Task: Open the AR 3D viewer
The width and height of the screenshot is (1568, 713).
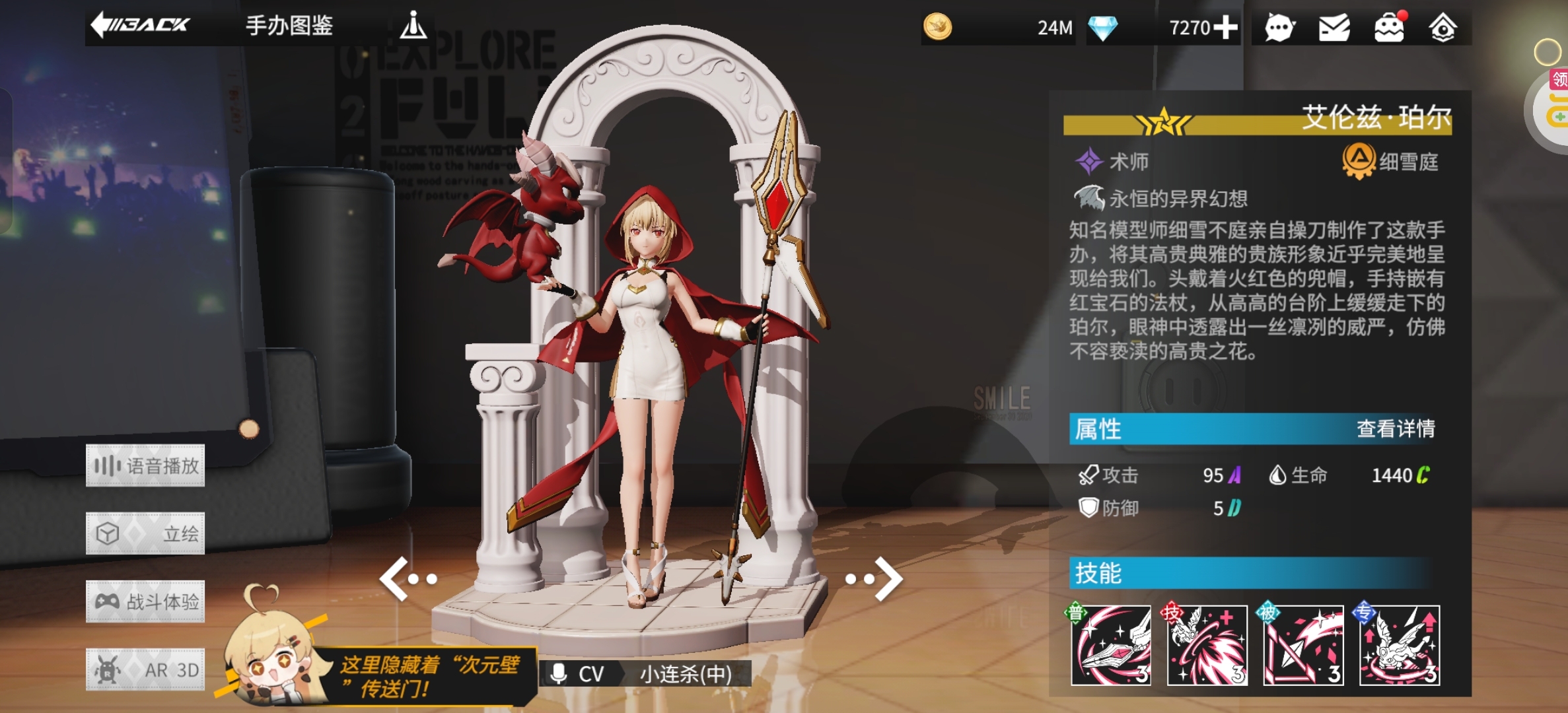Action: point(145,669)
